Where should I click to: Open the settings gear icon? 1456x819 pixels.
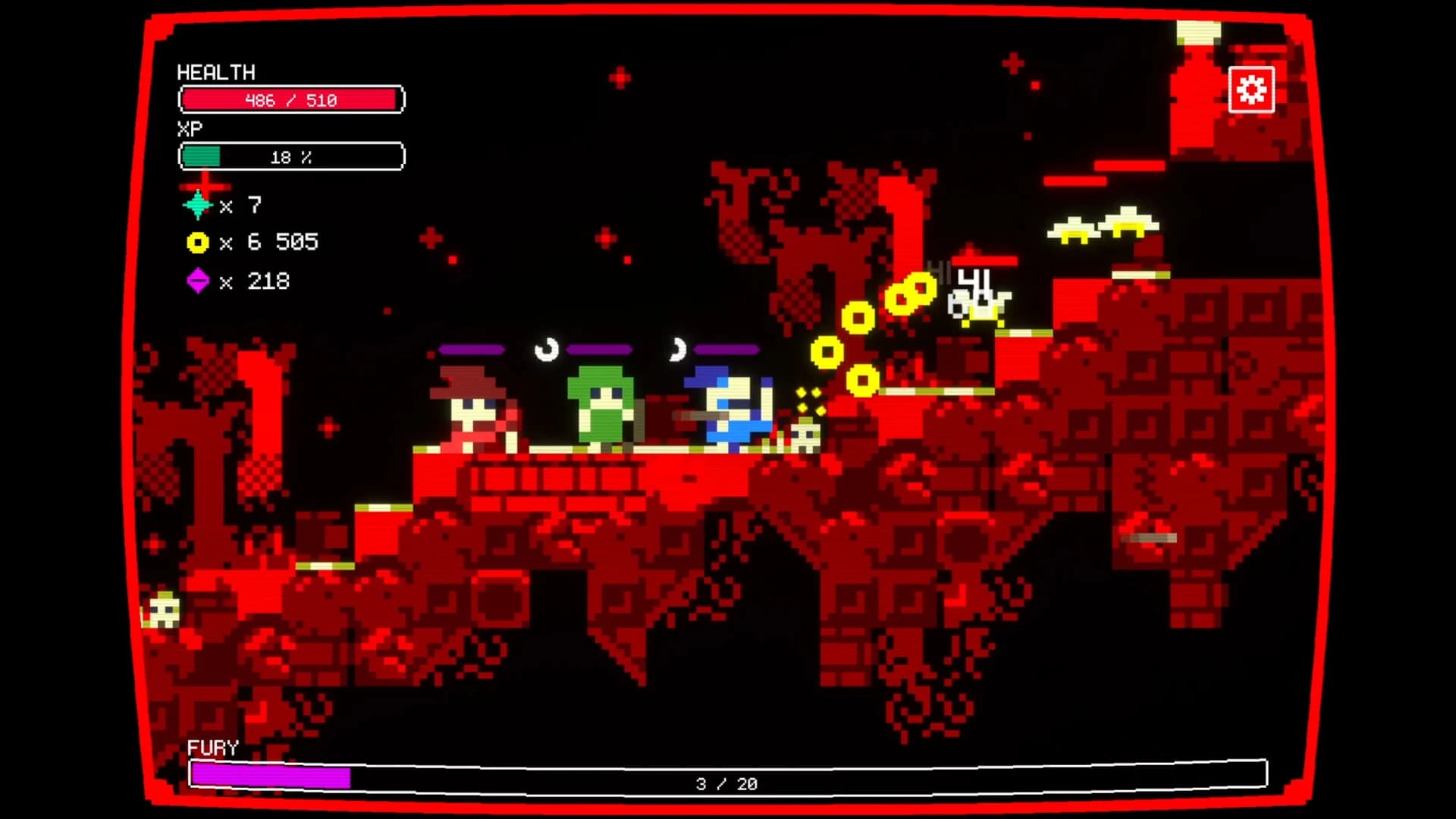1251,89
